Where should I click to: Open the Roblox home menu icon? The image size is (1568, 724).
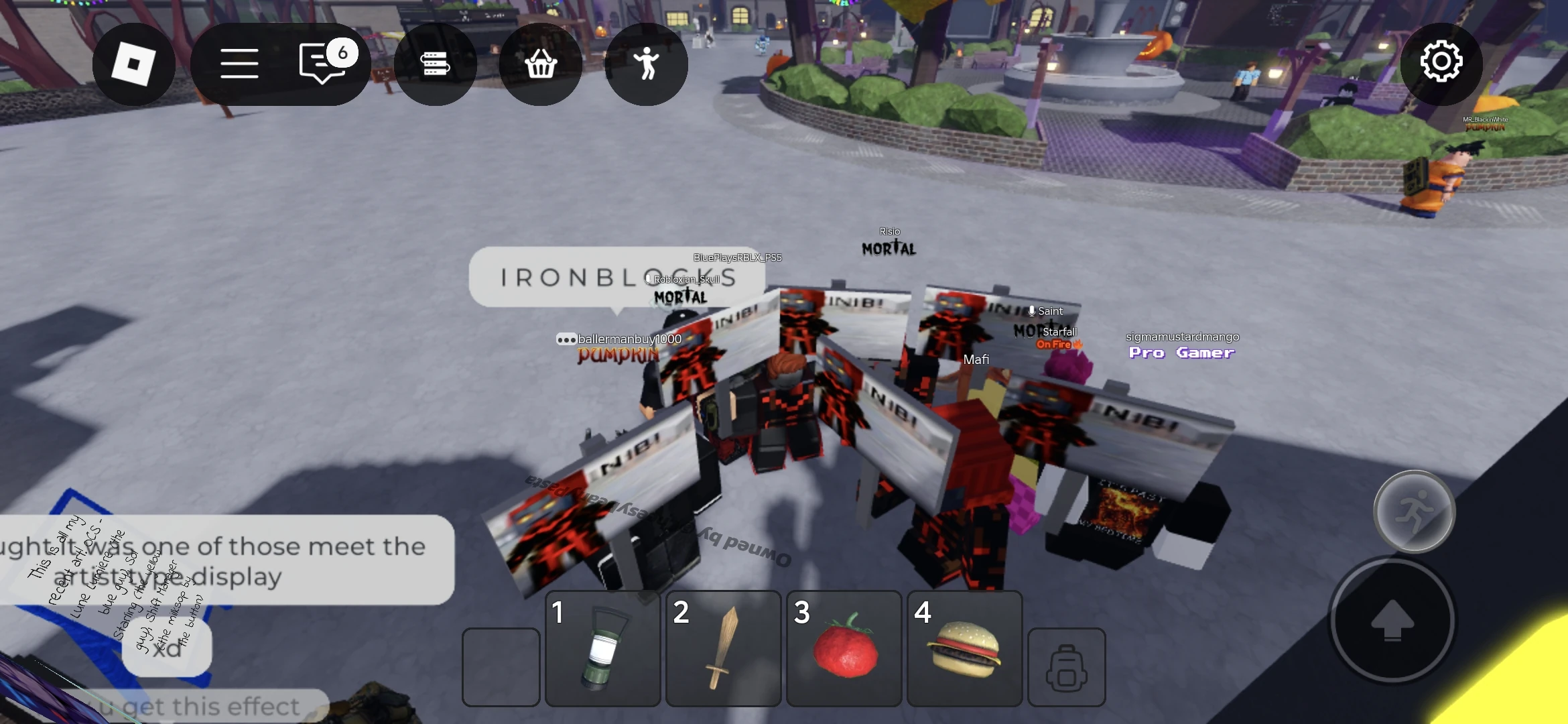coord(134,64)
